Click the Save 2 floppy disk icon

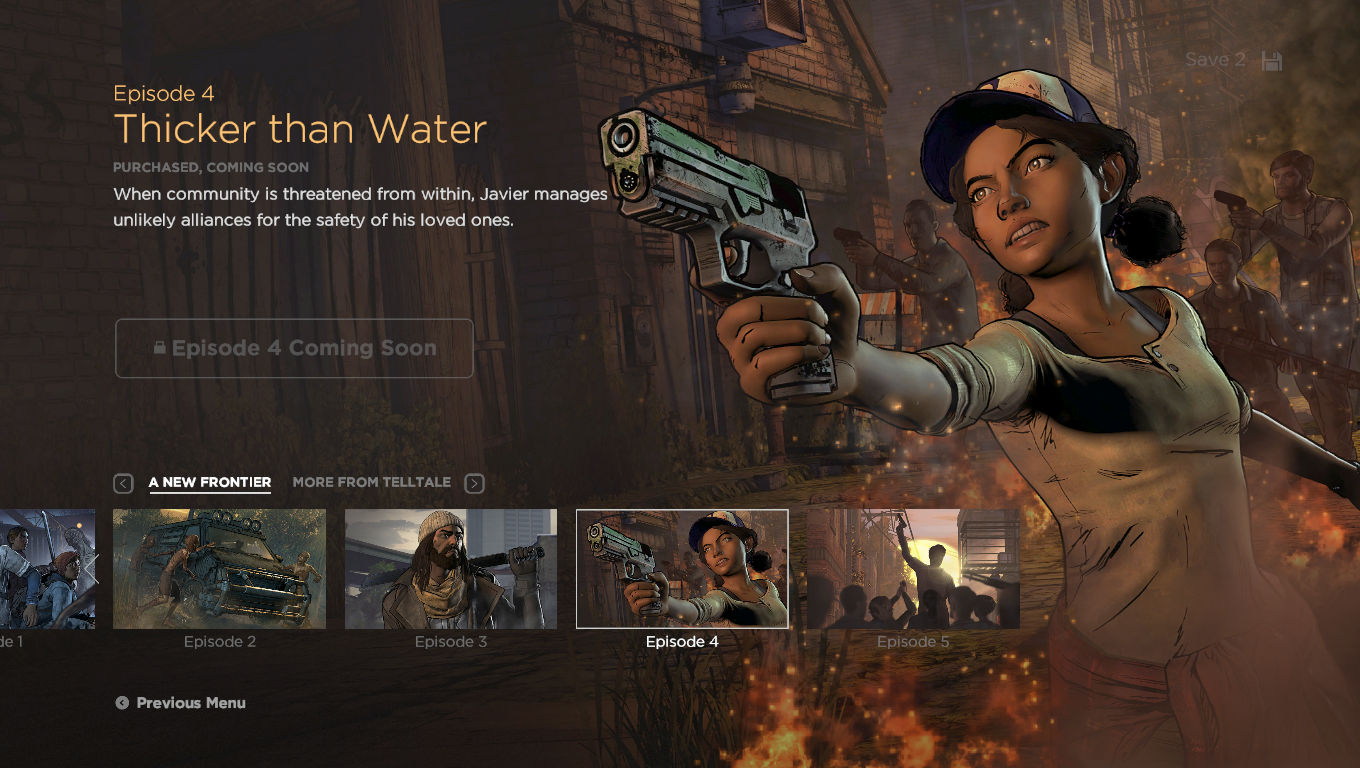1271,60
